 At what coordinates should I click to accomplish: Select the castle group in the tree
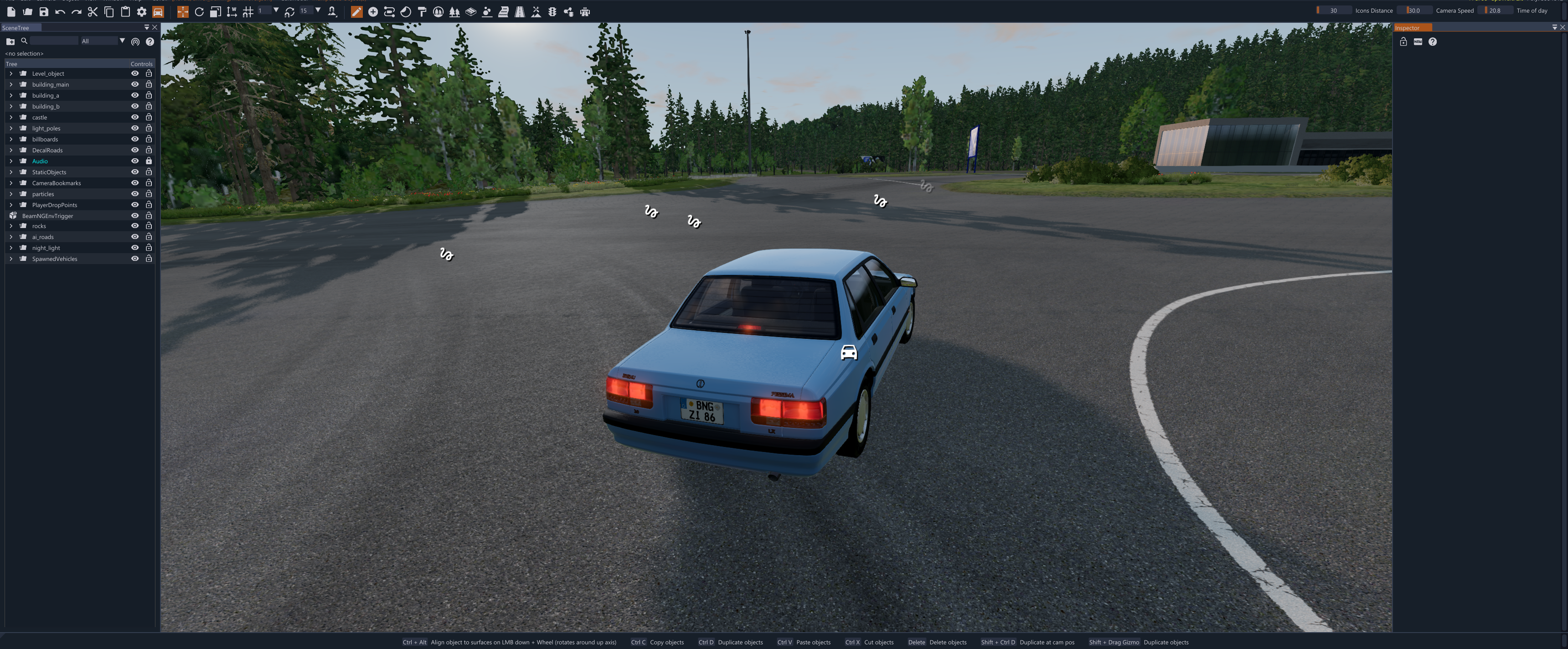[40, 118]
